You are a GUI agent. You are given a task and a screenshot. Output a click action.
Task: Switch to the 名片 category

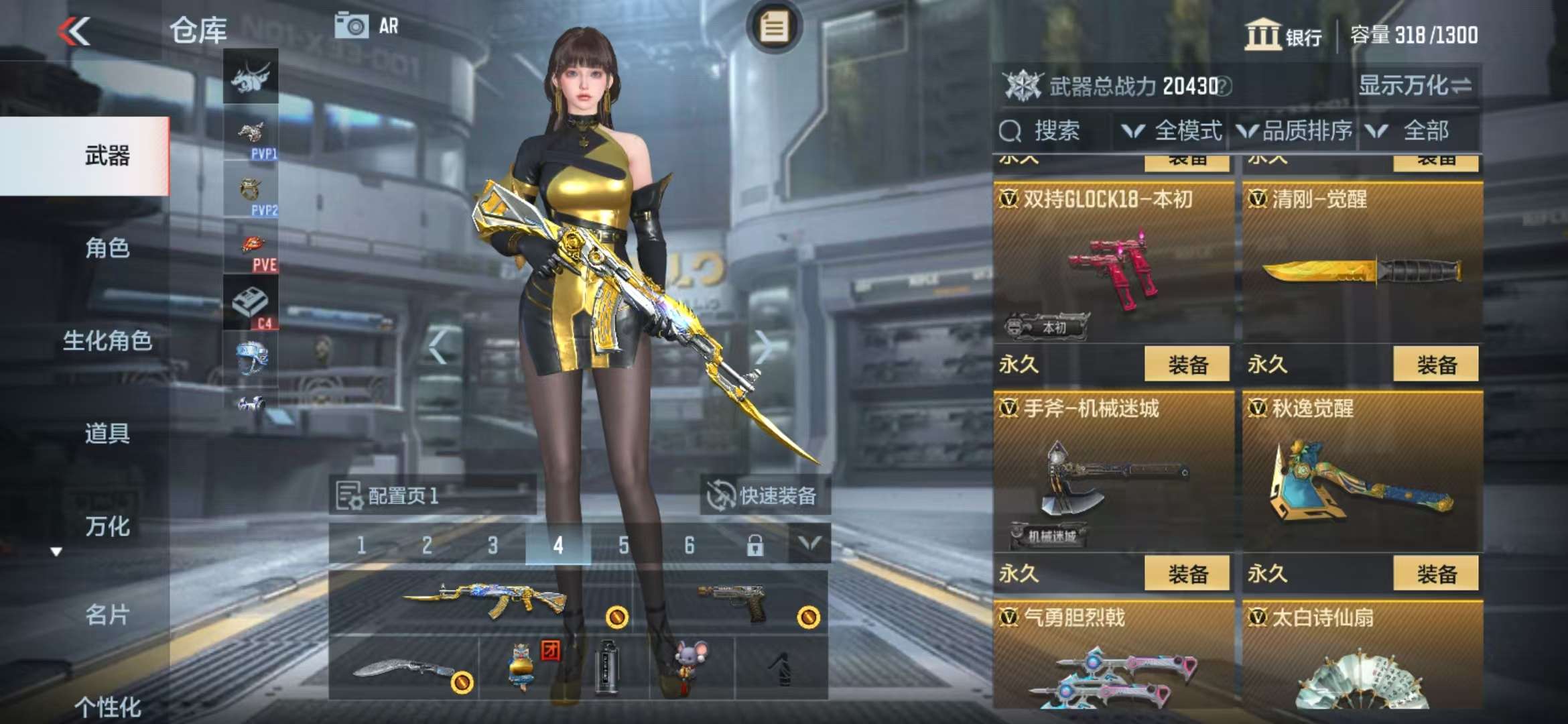pyautogui.click(x=107, y=614)
